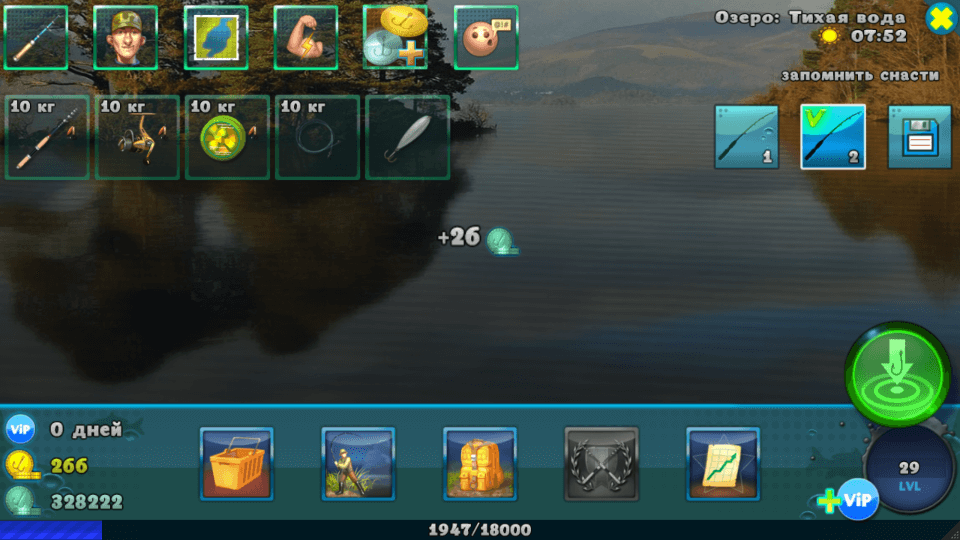Open the chat face icon
The height and width of the screenshot is (540, 960).
(486, 38)
